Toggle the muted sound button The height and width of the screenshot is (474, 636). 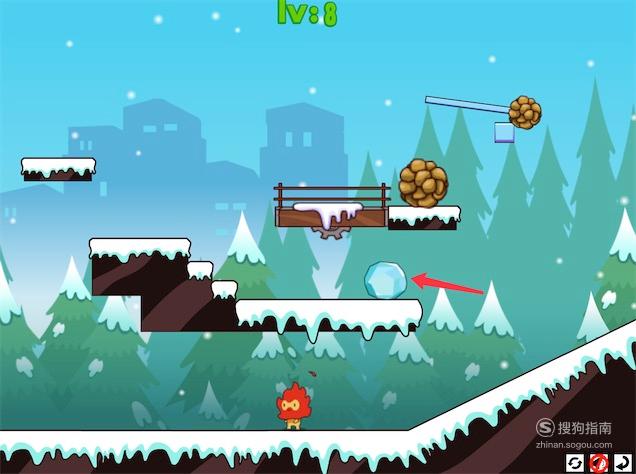tap(599, 462)
